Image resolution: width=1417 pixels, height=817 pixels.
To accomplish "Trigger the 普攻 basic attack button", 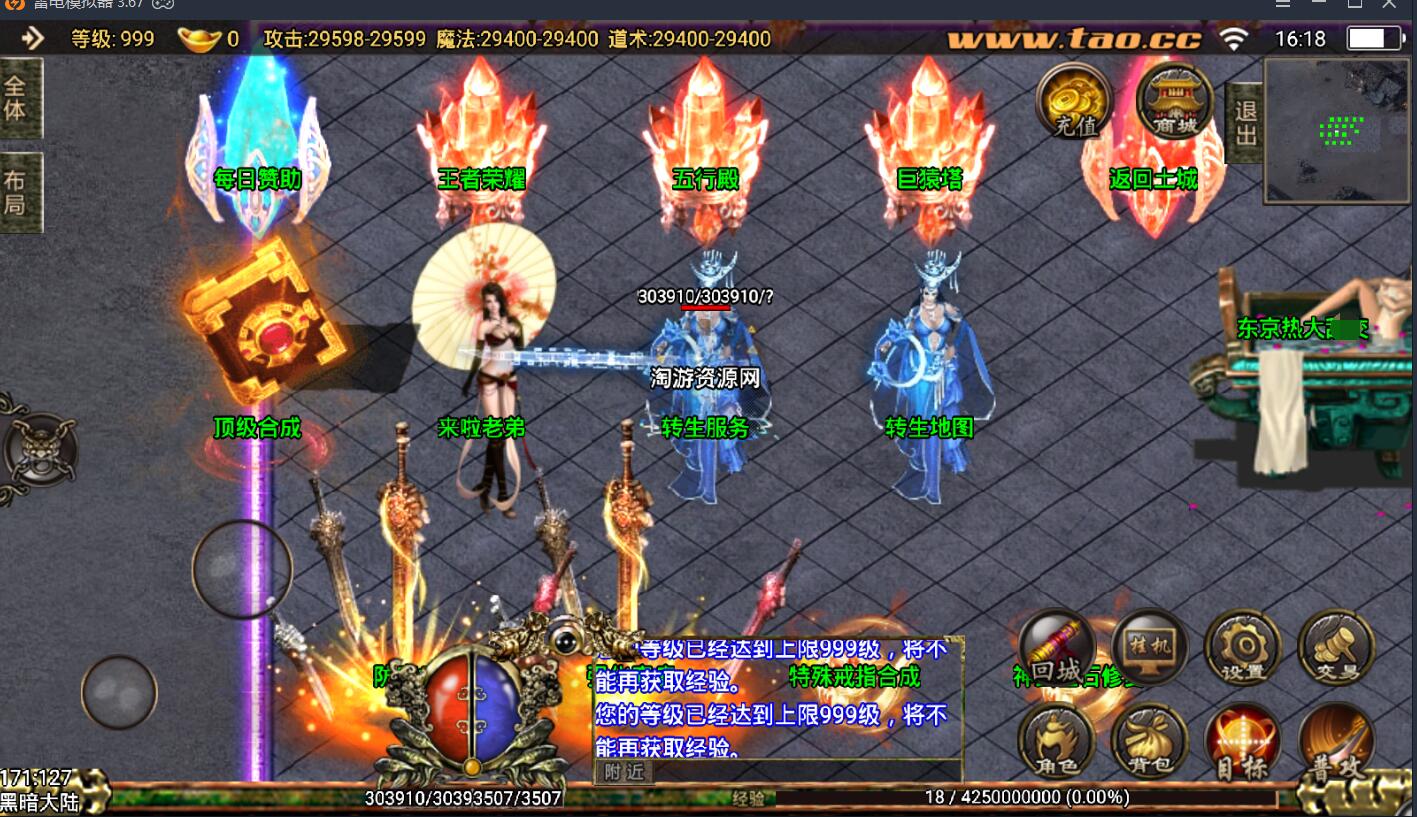I will (1336, 742).
